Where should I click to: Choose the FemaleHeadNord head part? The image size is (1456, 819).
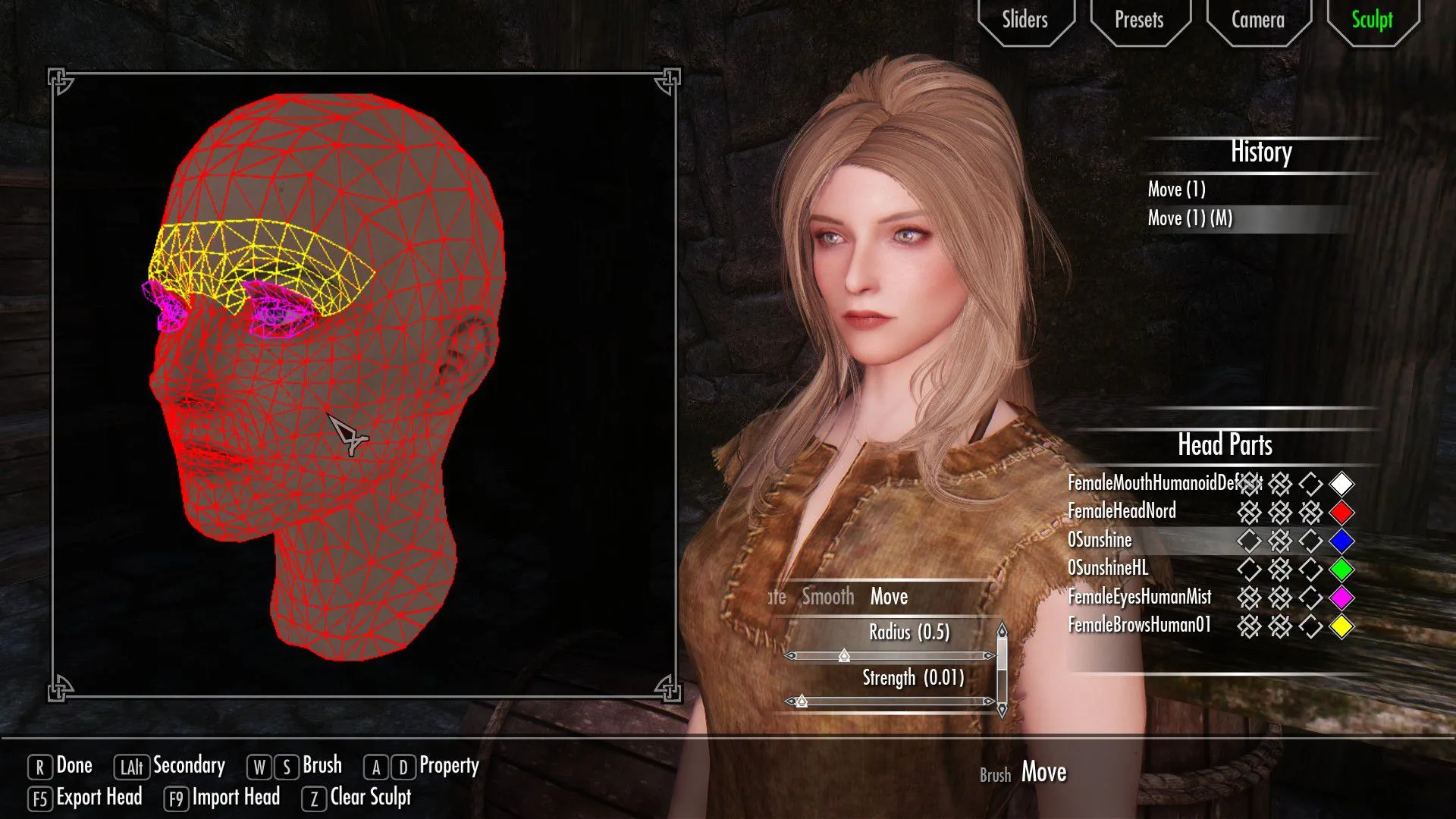(1122, 512)
